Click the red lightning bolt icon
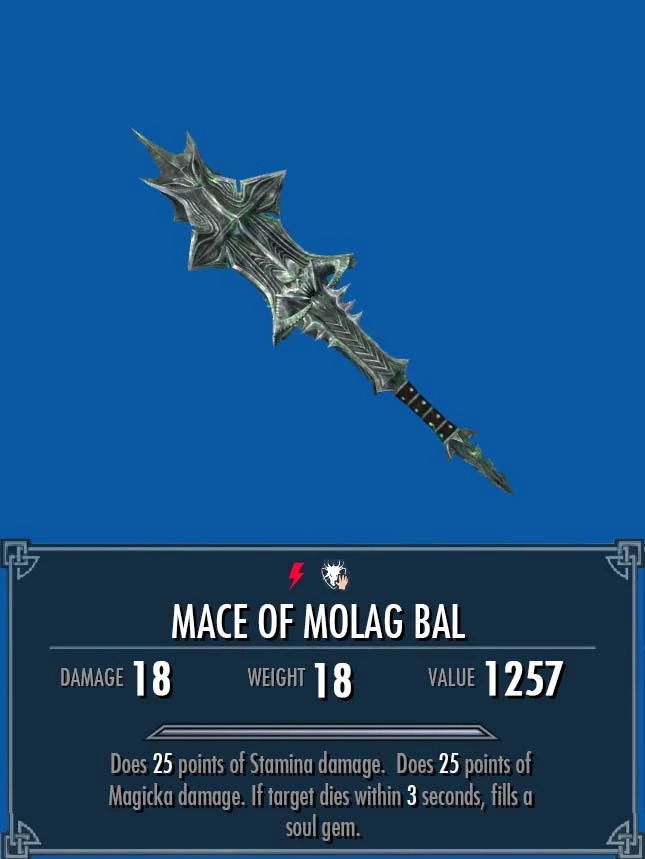Image resolution: width=645 pixels, height=859 pixels. pos(296,575)
